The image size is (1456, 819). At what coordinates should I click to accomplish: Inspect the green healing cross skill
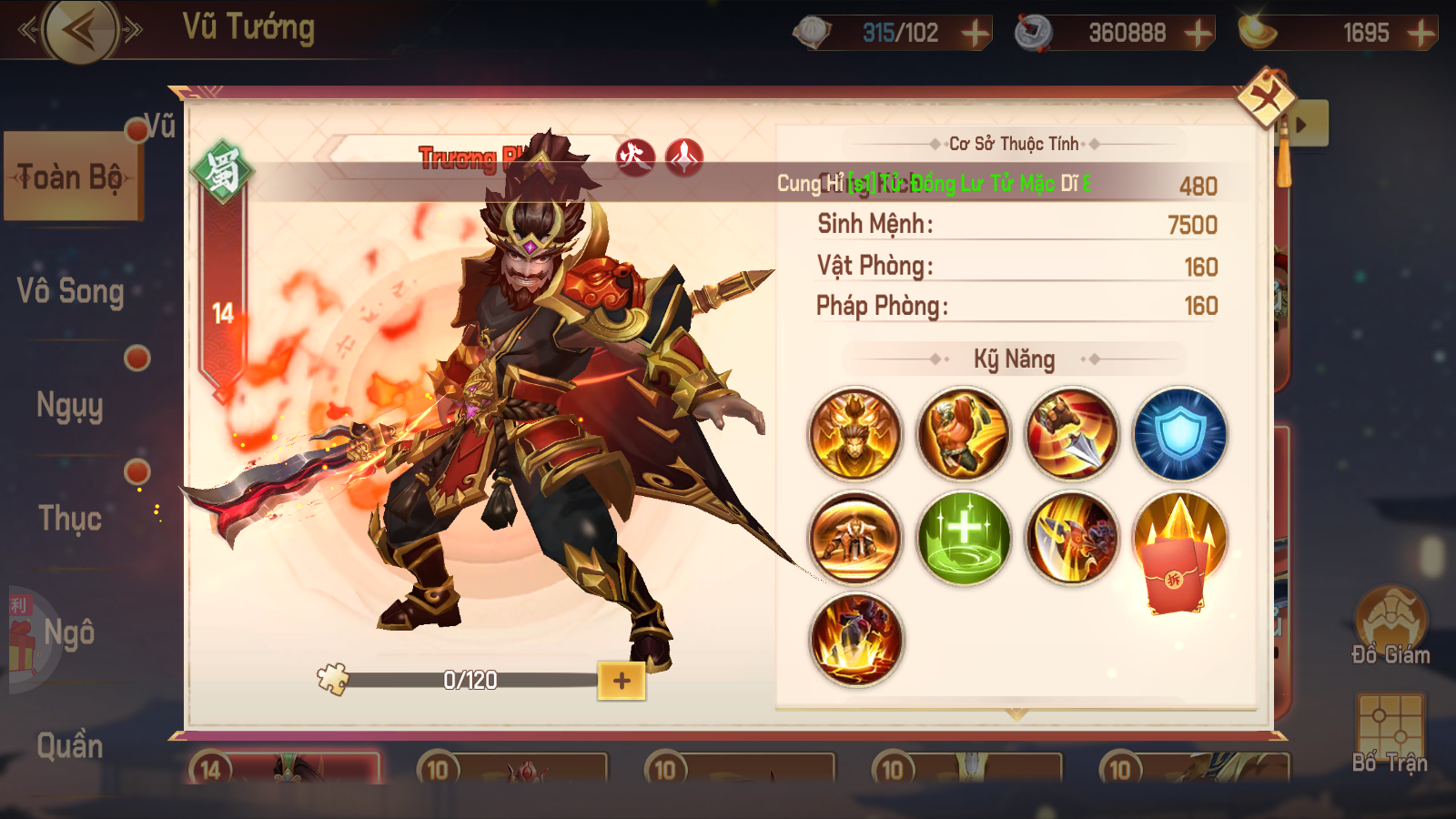coord(964,539)
